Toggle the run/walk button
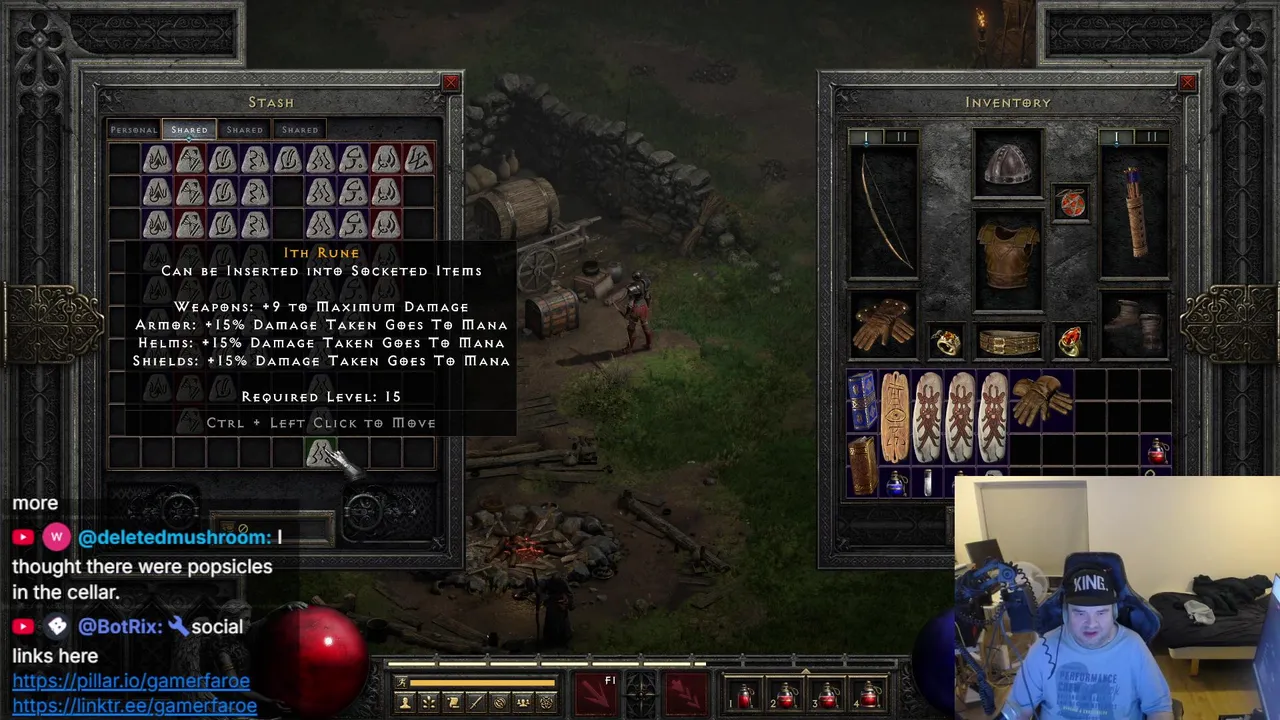 [402, 683]
